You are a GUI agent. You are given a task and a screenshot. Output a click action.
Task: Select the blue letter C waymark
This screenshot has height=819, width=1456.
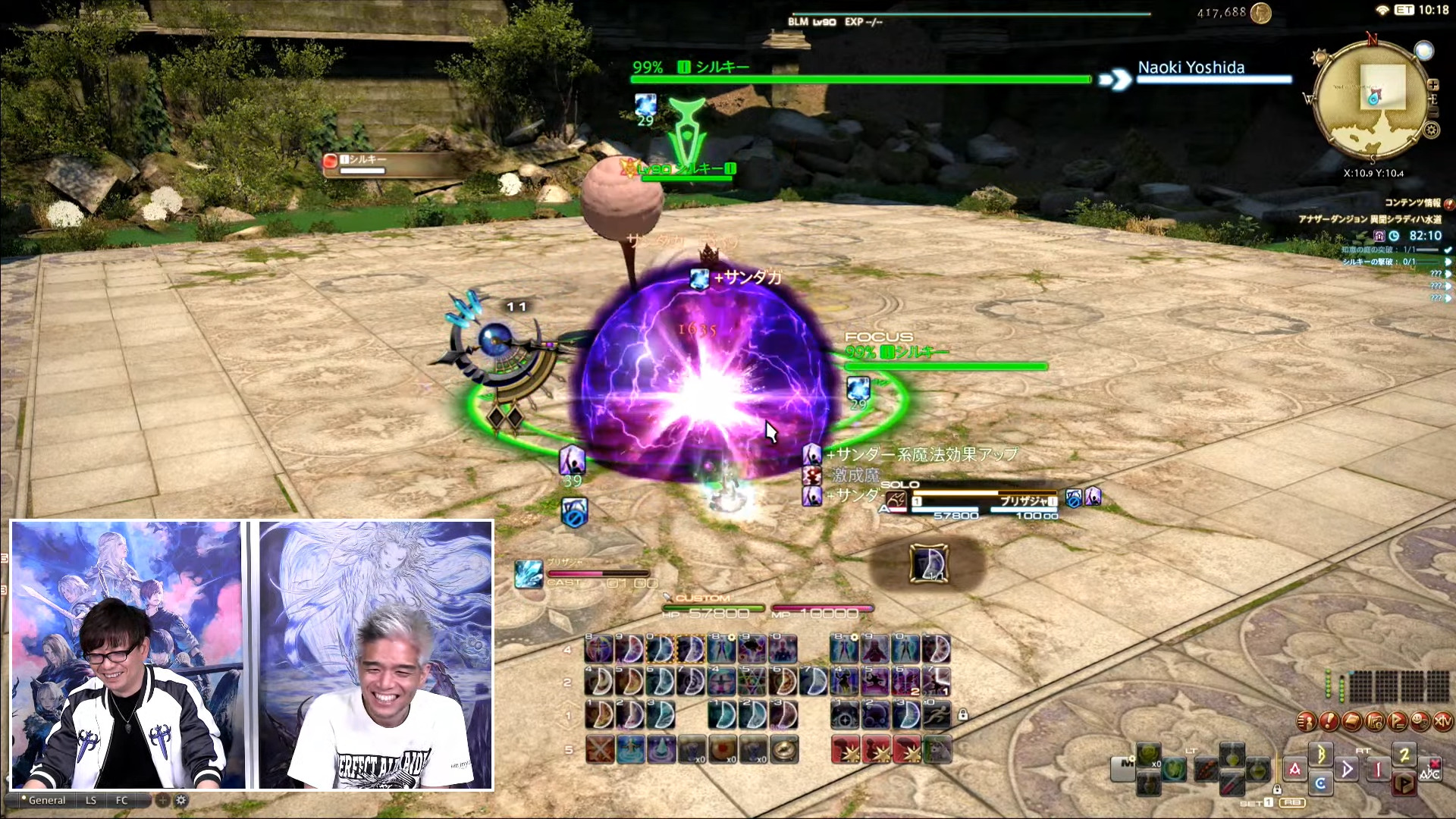(1320, 783)
